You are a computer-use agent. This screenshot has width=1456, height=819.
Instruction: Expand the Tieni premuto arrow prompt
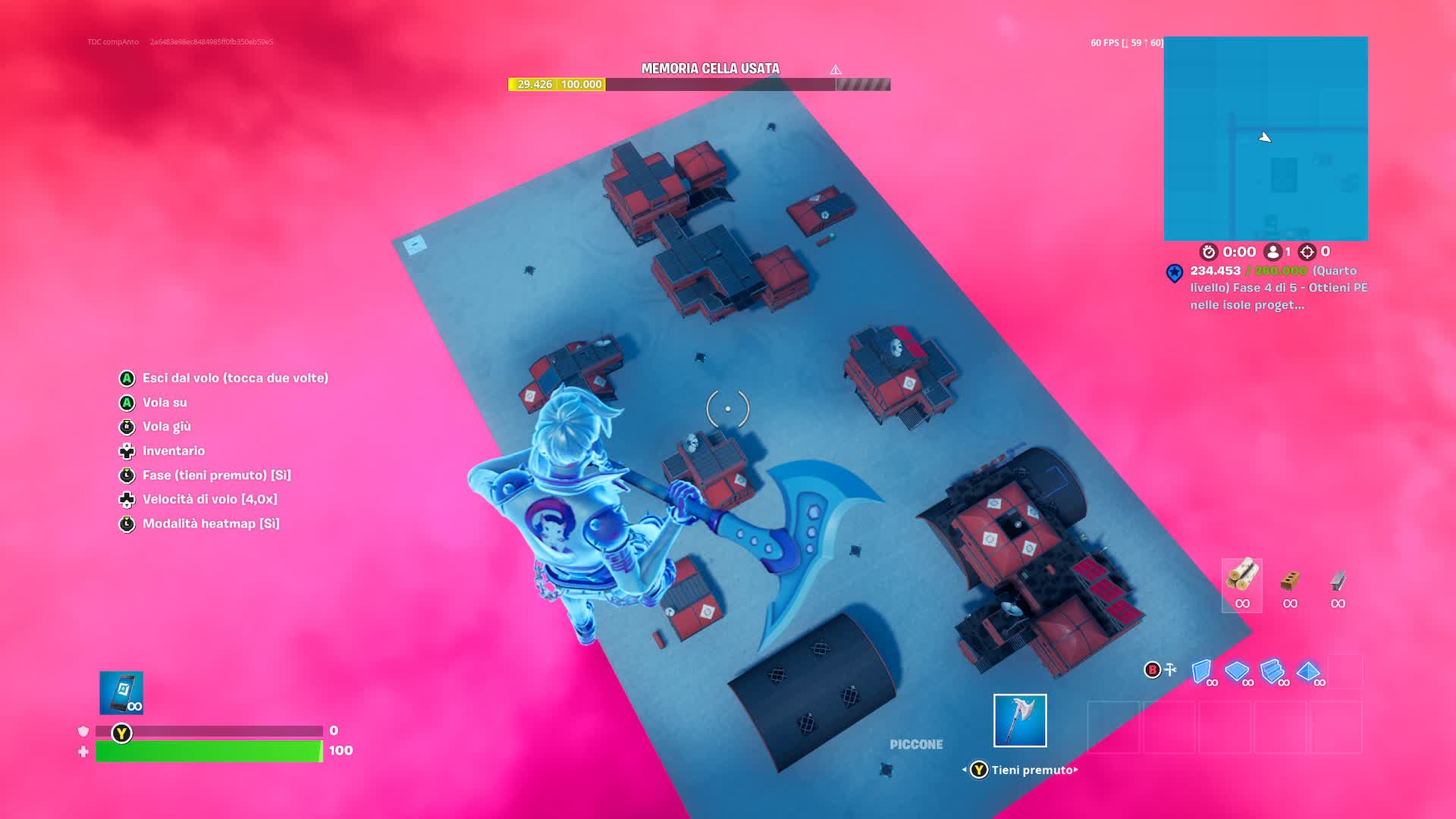[1074, 770]
